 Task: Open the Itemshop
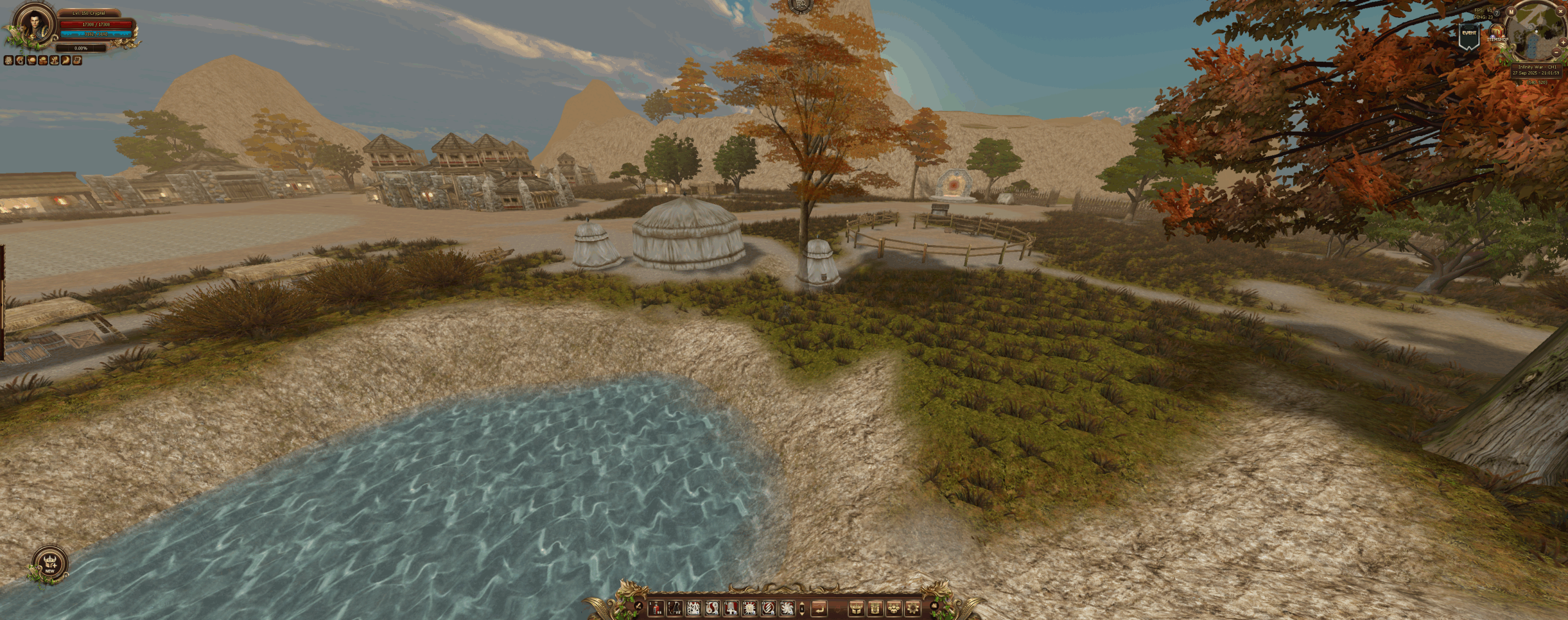coord(1498,32)
